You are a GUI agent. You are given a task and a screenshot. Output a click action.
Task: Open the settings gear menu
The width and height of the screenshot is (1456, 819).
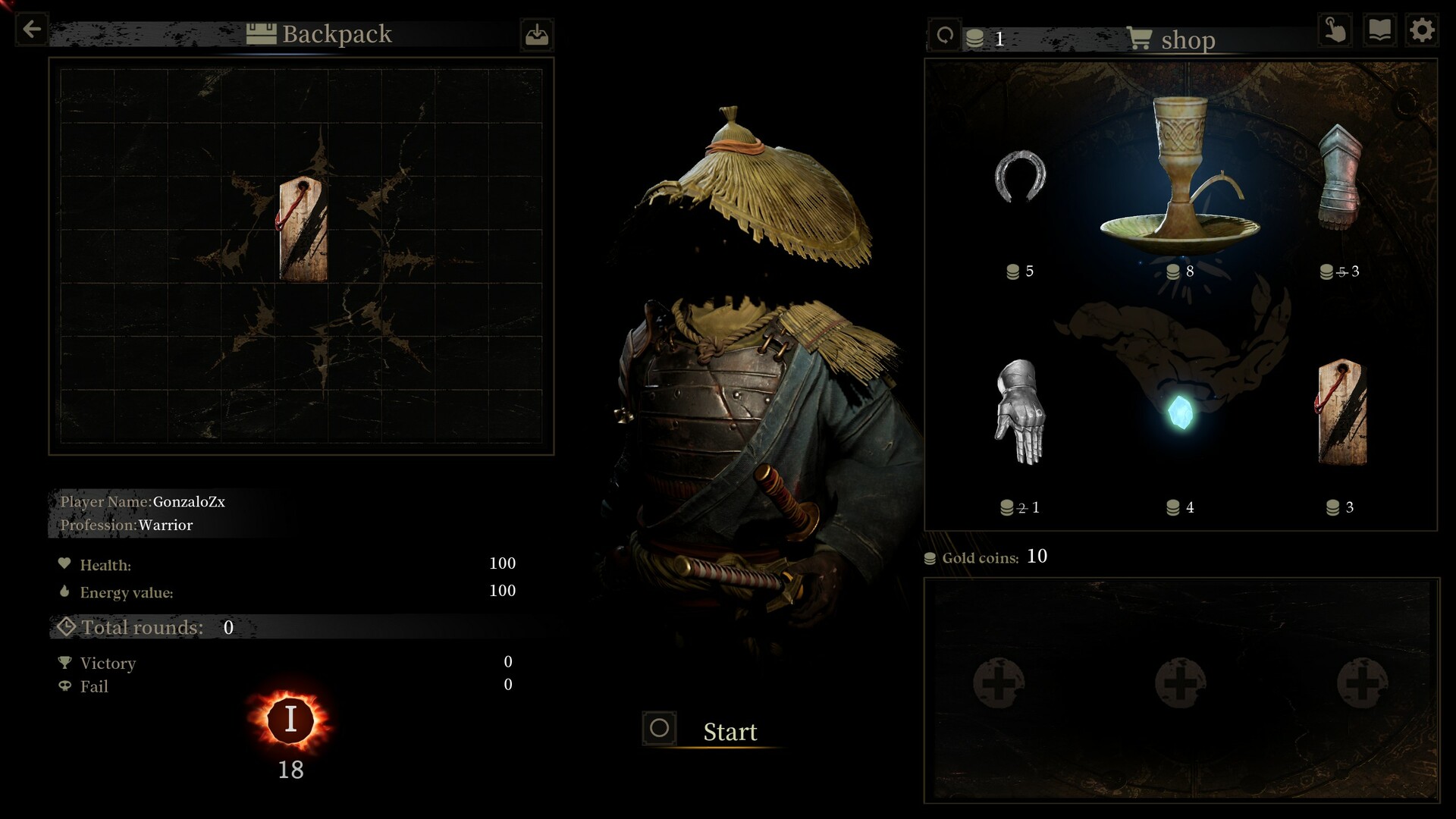(1422, 30)
